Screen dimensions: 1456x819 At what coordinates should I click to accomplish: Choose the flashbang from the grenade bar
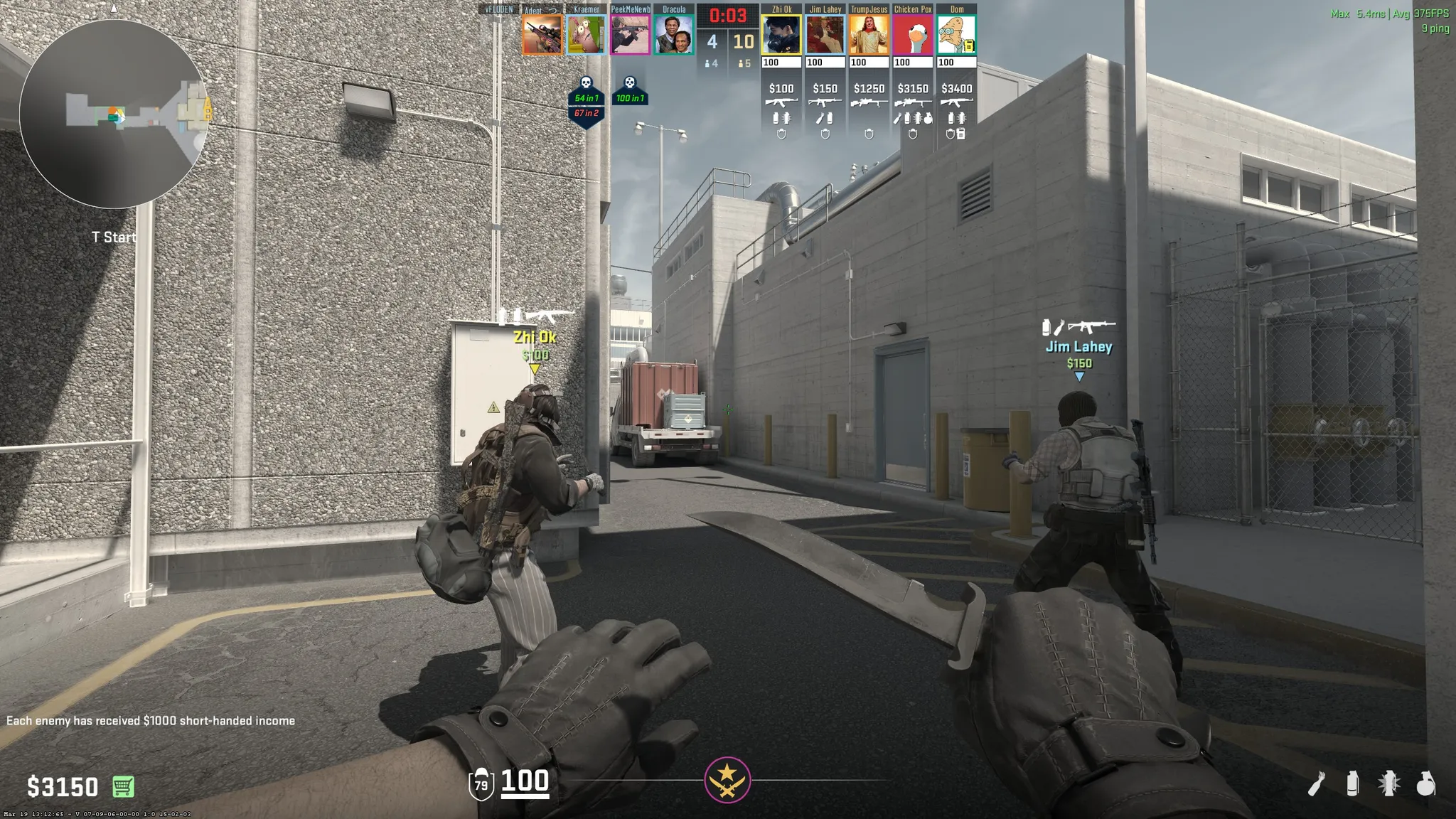1388,783
